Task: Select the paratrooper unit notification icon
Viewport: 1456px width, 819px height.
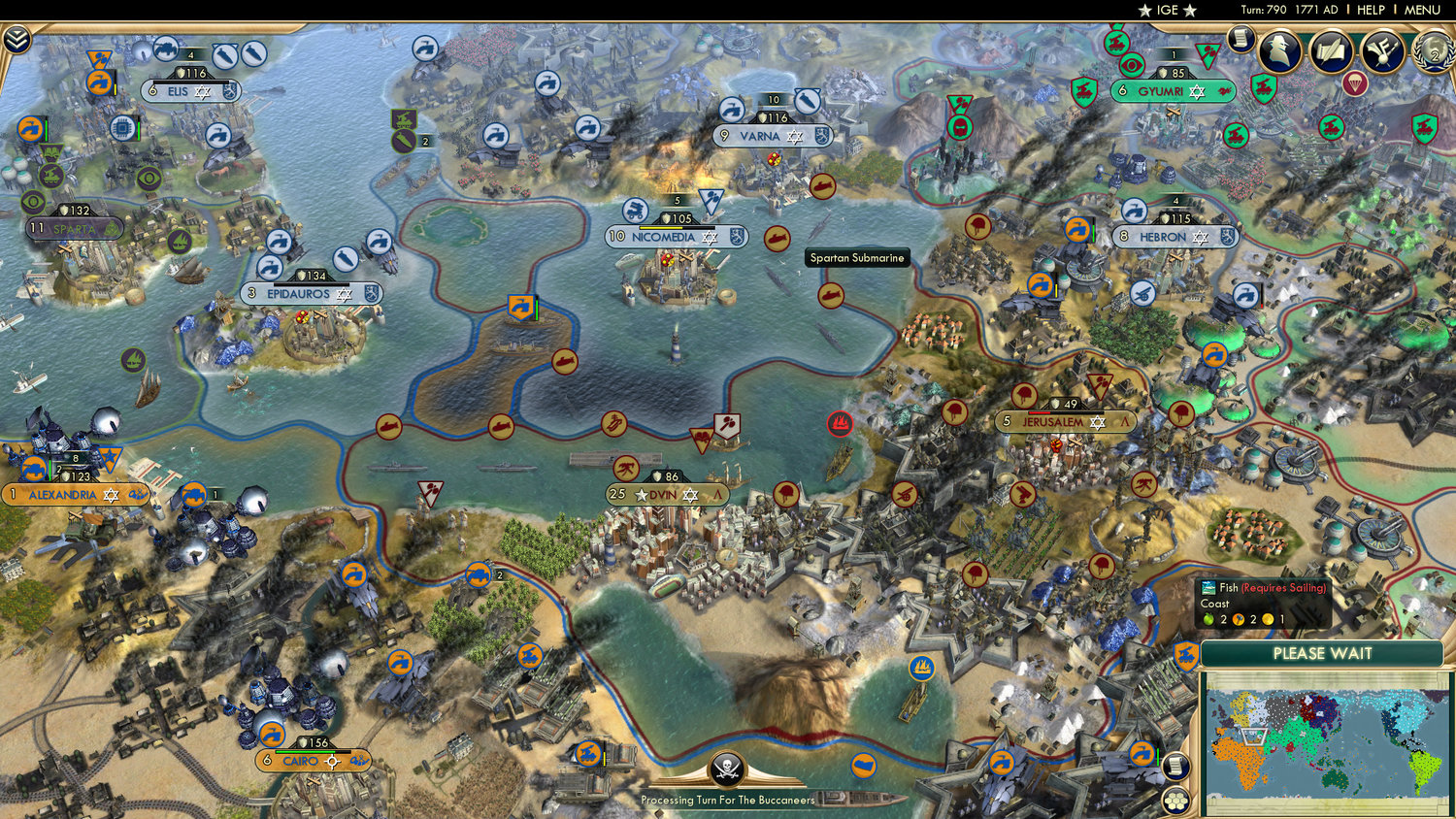Action: pos(1356,84)
